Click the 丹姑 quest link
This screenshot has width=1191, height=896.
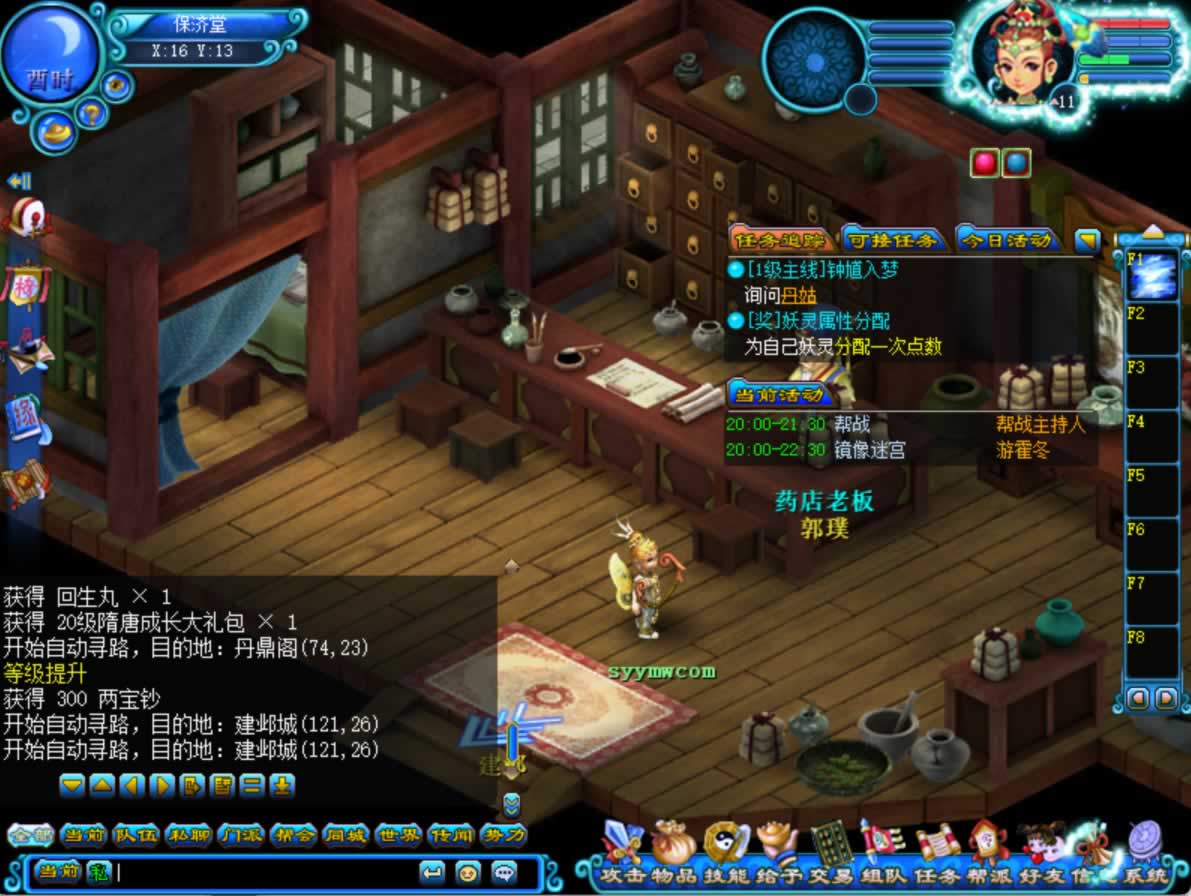coord(799,295)
